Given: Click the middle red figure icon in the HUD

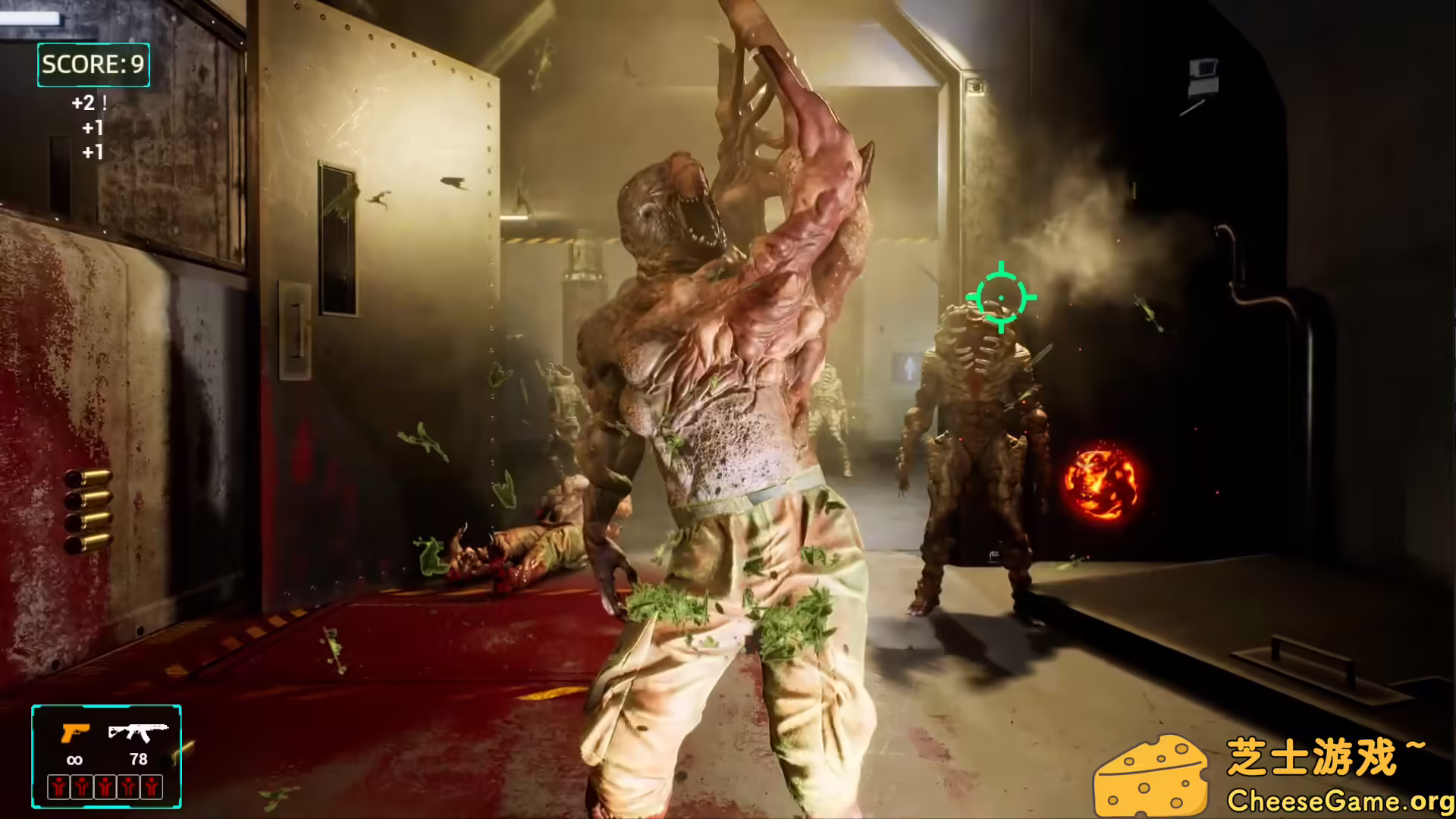Looking at the screenshot, I should 105,787.
